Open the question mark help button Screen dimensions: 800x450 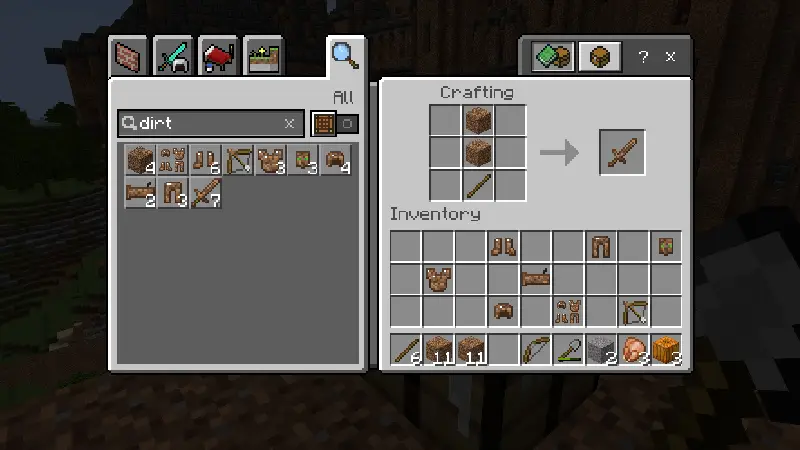[x=644, y=56]
